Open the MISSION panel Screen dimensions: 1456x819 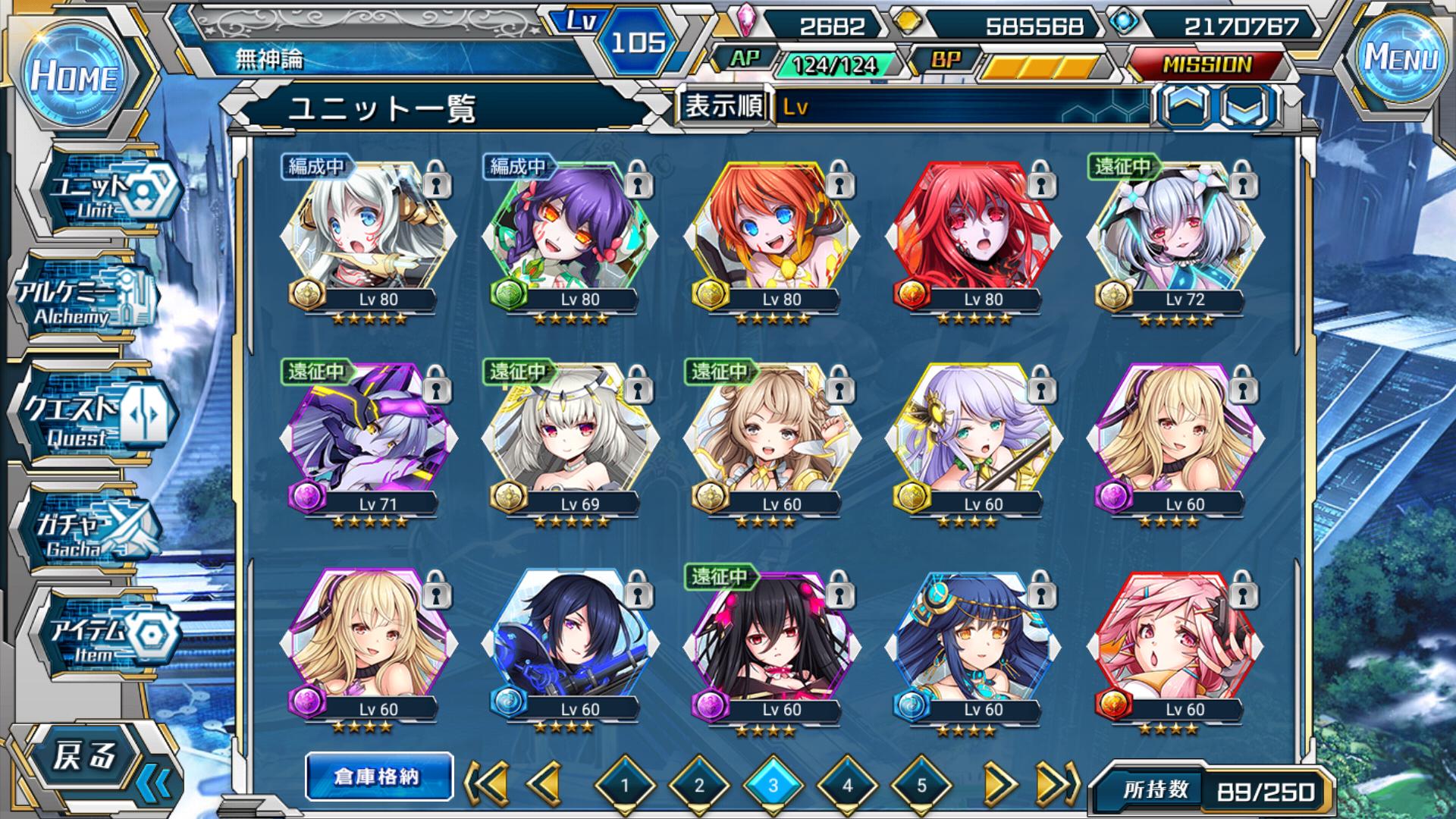(1206, 65)
